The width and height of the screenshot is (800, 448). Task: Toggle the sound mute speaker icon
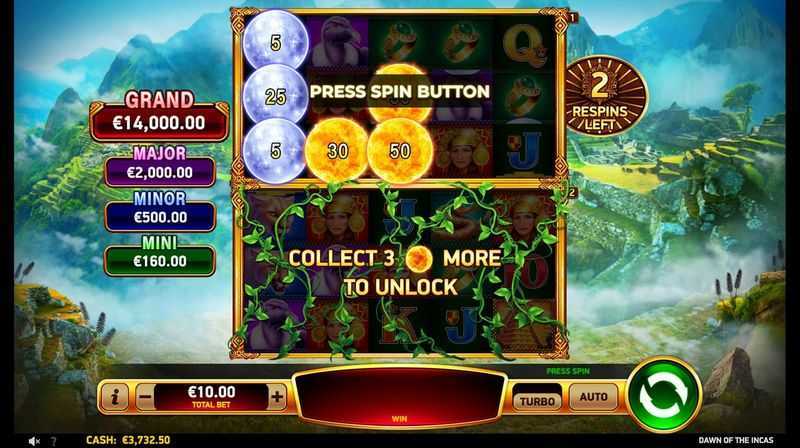[x=35, y=439]
